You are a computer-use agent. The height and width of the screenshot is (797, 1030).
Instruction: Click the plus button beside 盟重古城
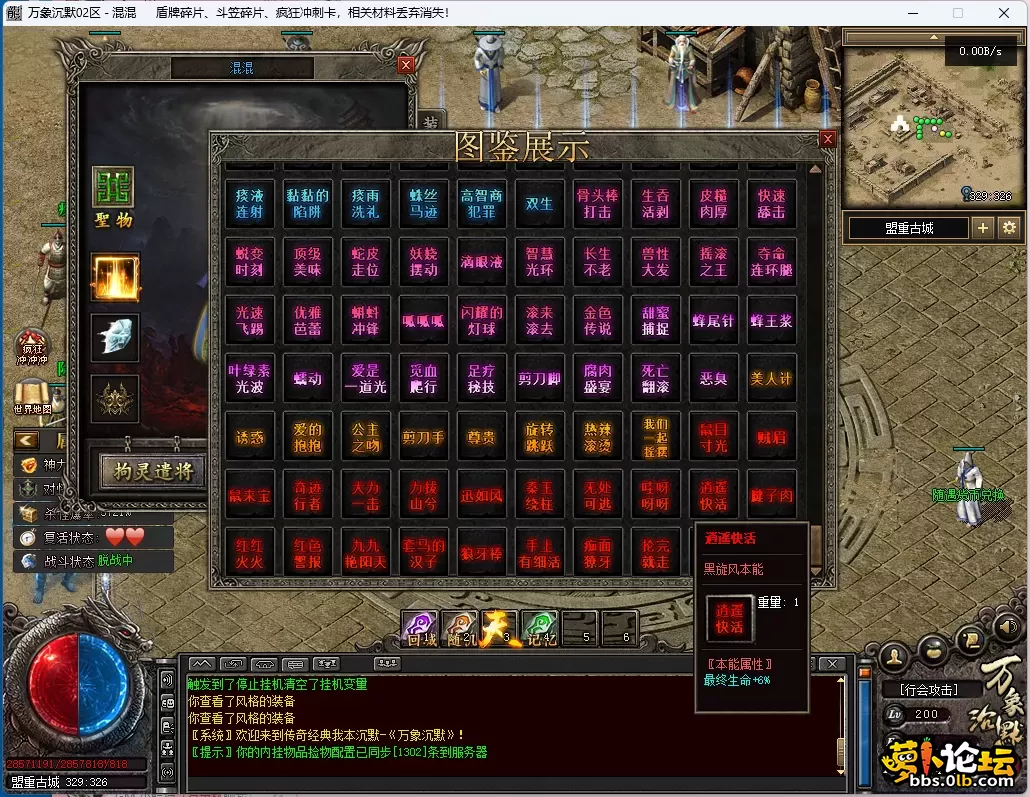[983, 228]
